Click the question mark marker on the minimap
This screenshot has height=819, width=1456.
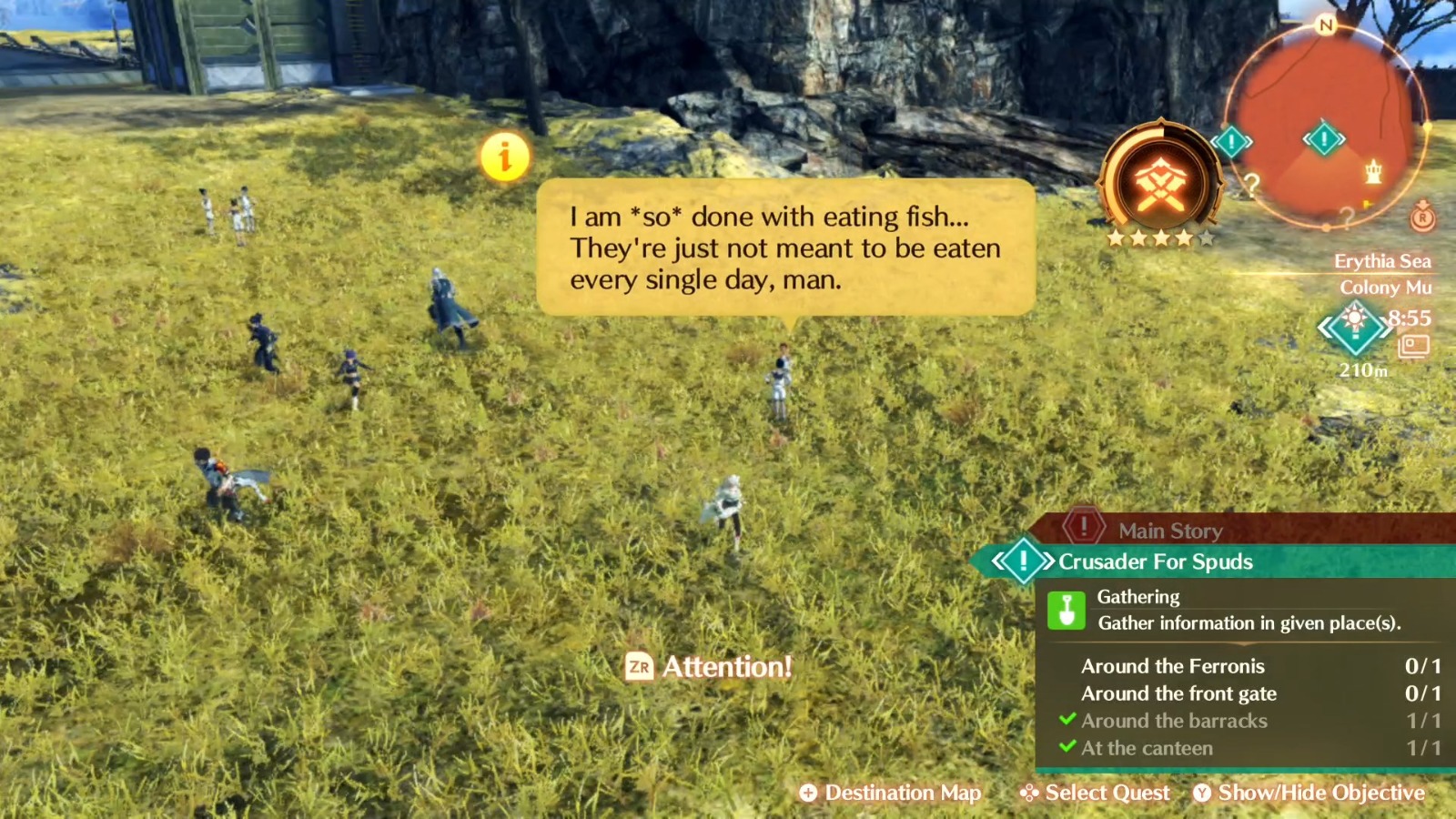tap(1252, 186)
